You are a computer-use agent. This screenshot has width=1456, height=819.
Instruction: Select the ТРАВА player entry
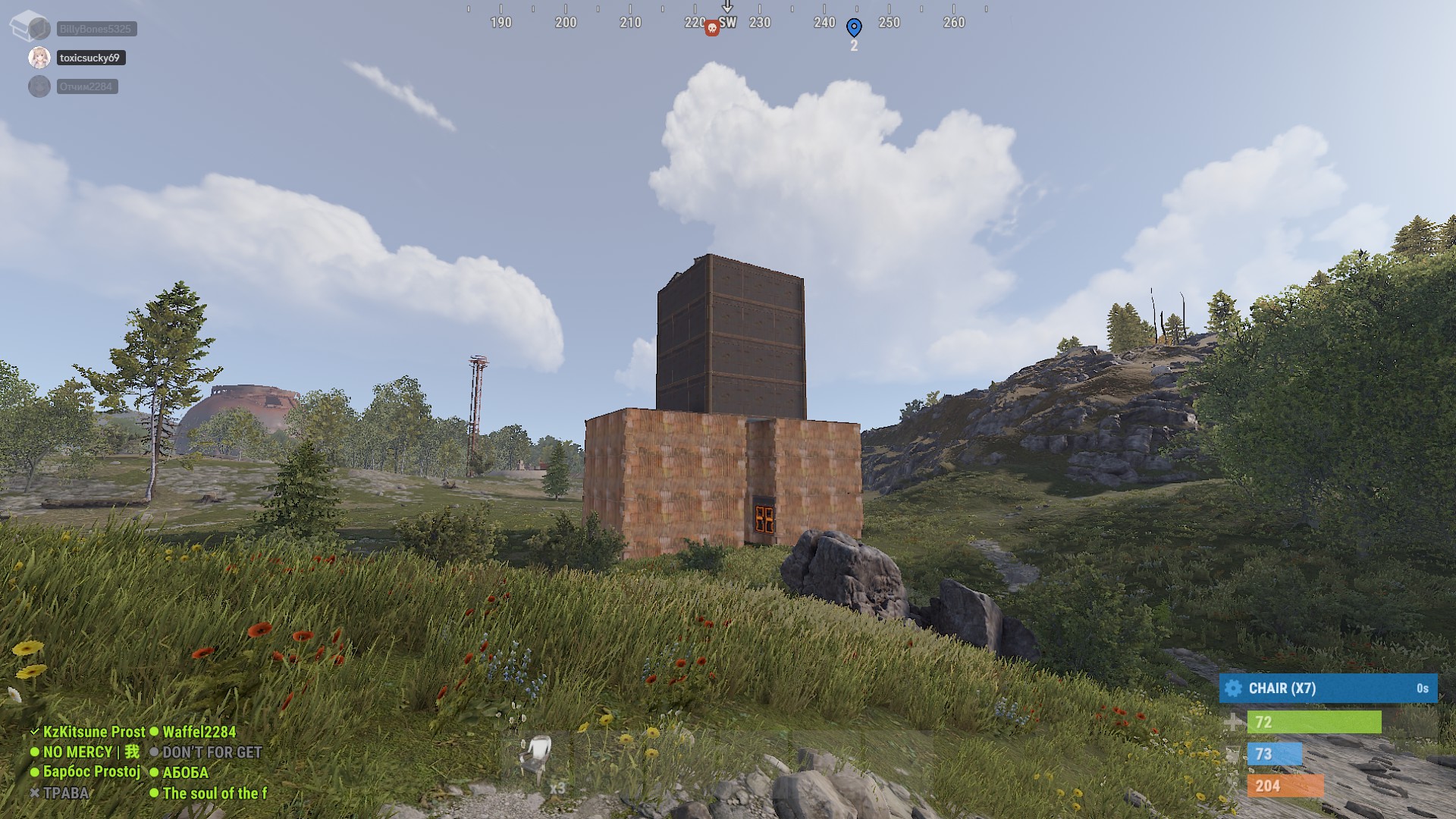pyautogui.click(x=65, y=793)
